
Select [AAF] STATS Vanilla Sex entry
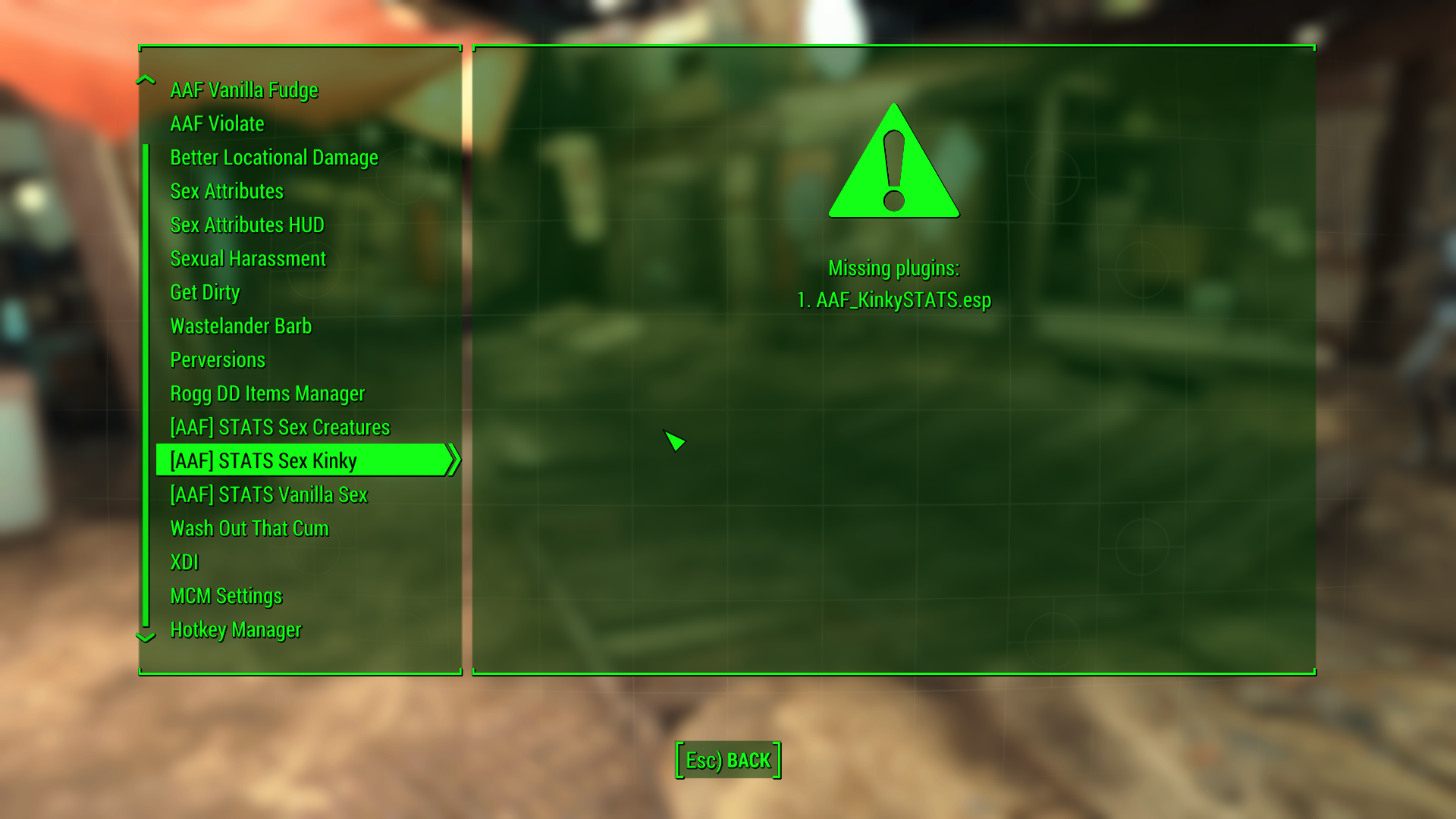(x=268, y=494)
